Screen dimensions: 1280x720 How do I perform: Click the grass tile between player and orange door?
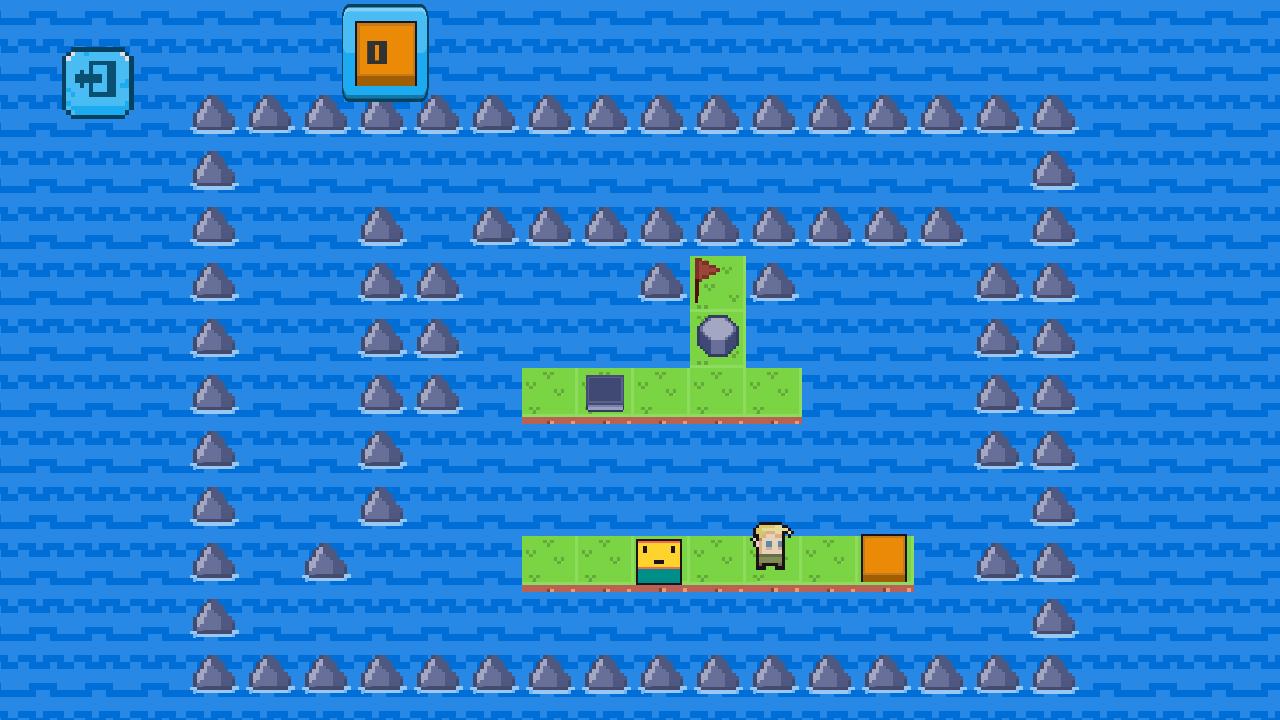[828, 561]
